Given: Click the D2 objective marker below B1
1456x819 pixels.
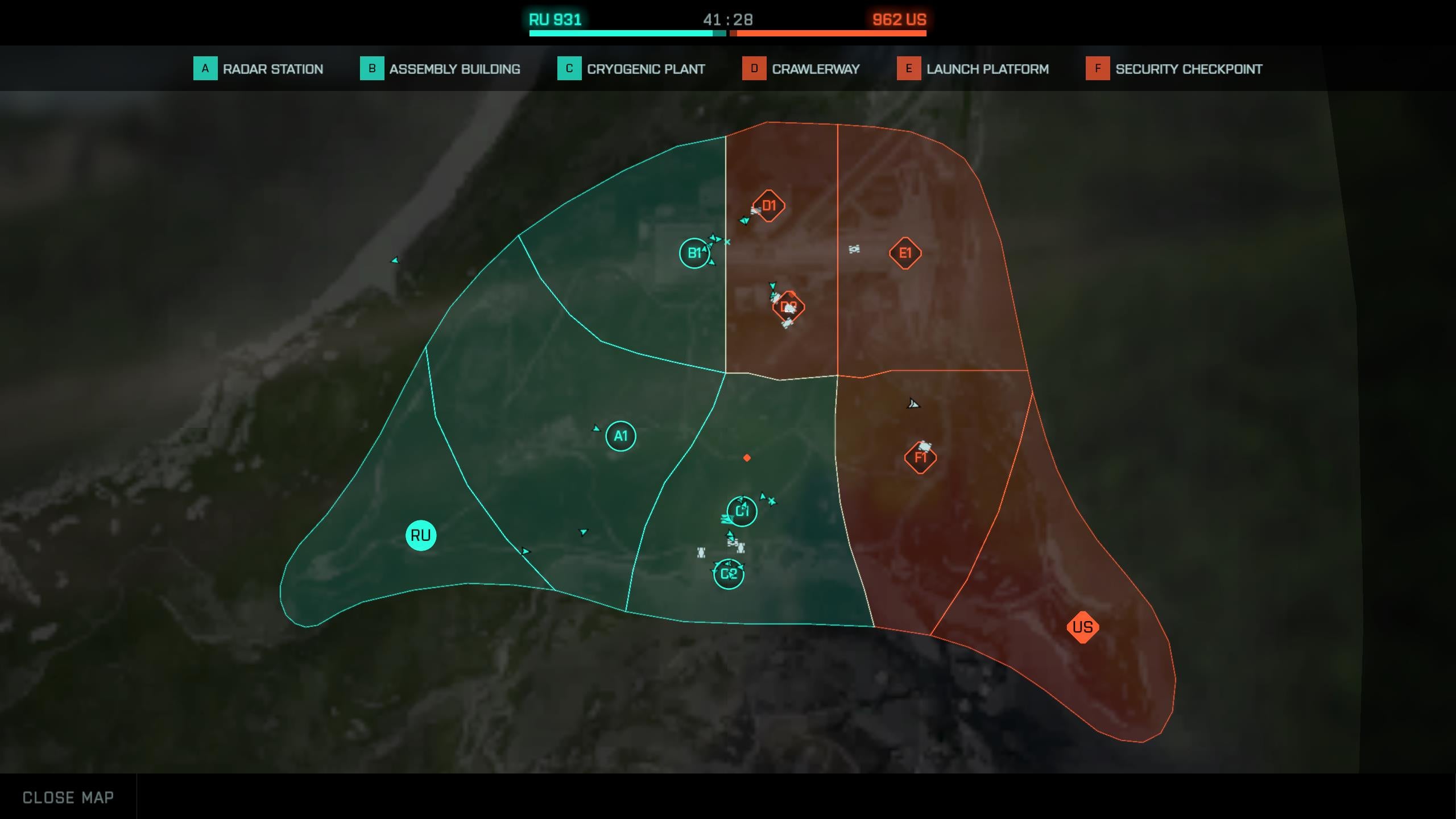Looking at the screenshot, I should click(788, 305).
